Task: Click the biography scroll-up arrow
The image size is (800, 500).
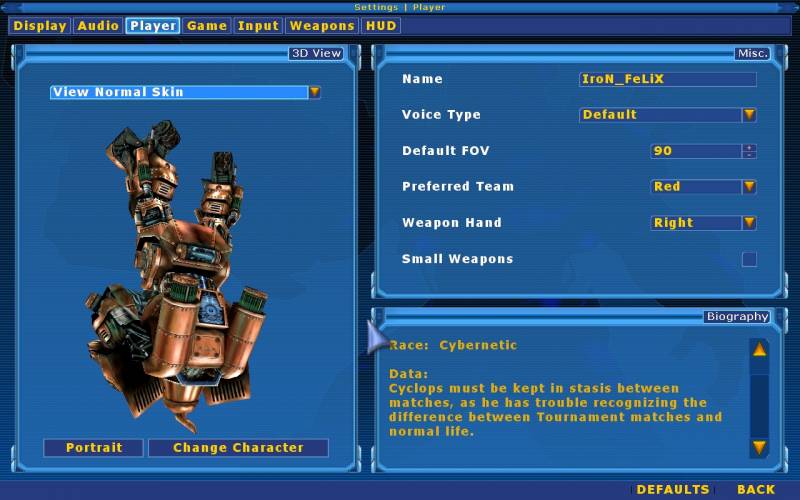Action: pyautogui.click(x=759, y=350)
